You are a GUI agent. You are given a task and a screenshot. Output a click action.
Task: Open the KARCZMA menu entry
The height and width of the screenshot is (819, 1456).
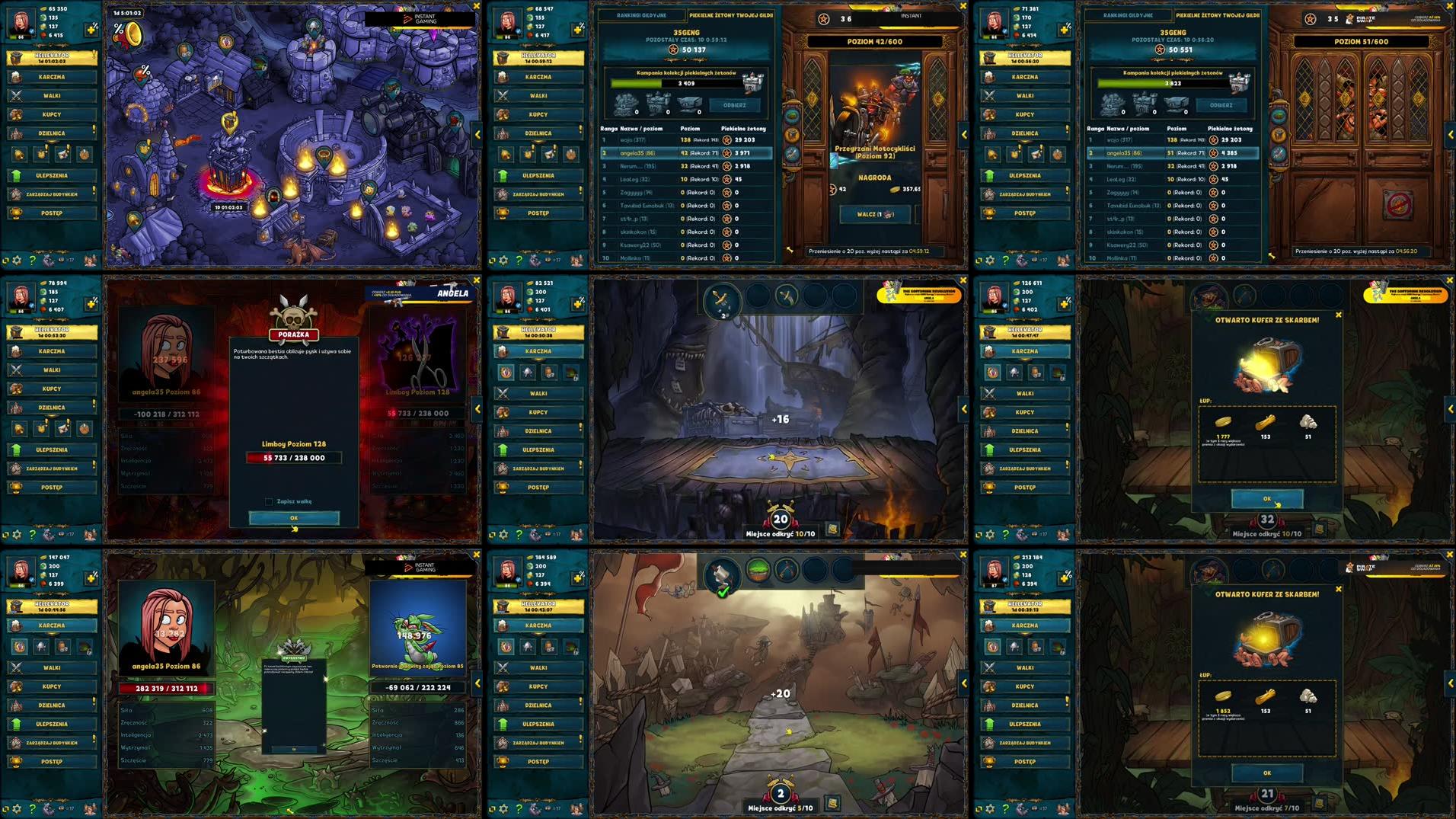click(x=51, y=76)
